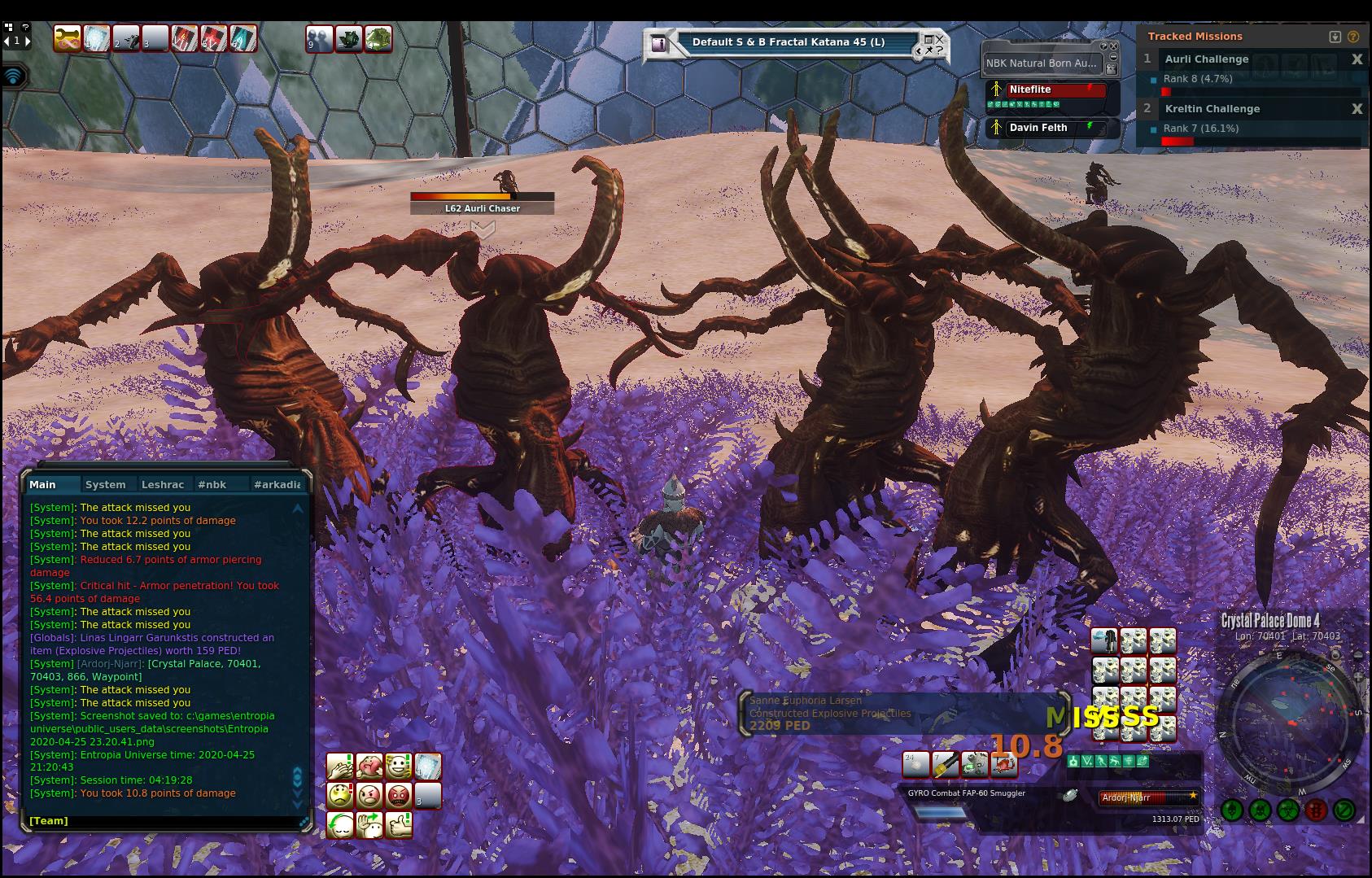The height and width of the screenshot is (878, 1372).
Task: Activate the hotbar slot with two hooded figures
Action: click(x=320, y=38)
